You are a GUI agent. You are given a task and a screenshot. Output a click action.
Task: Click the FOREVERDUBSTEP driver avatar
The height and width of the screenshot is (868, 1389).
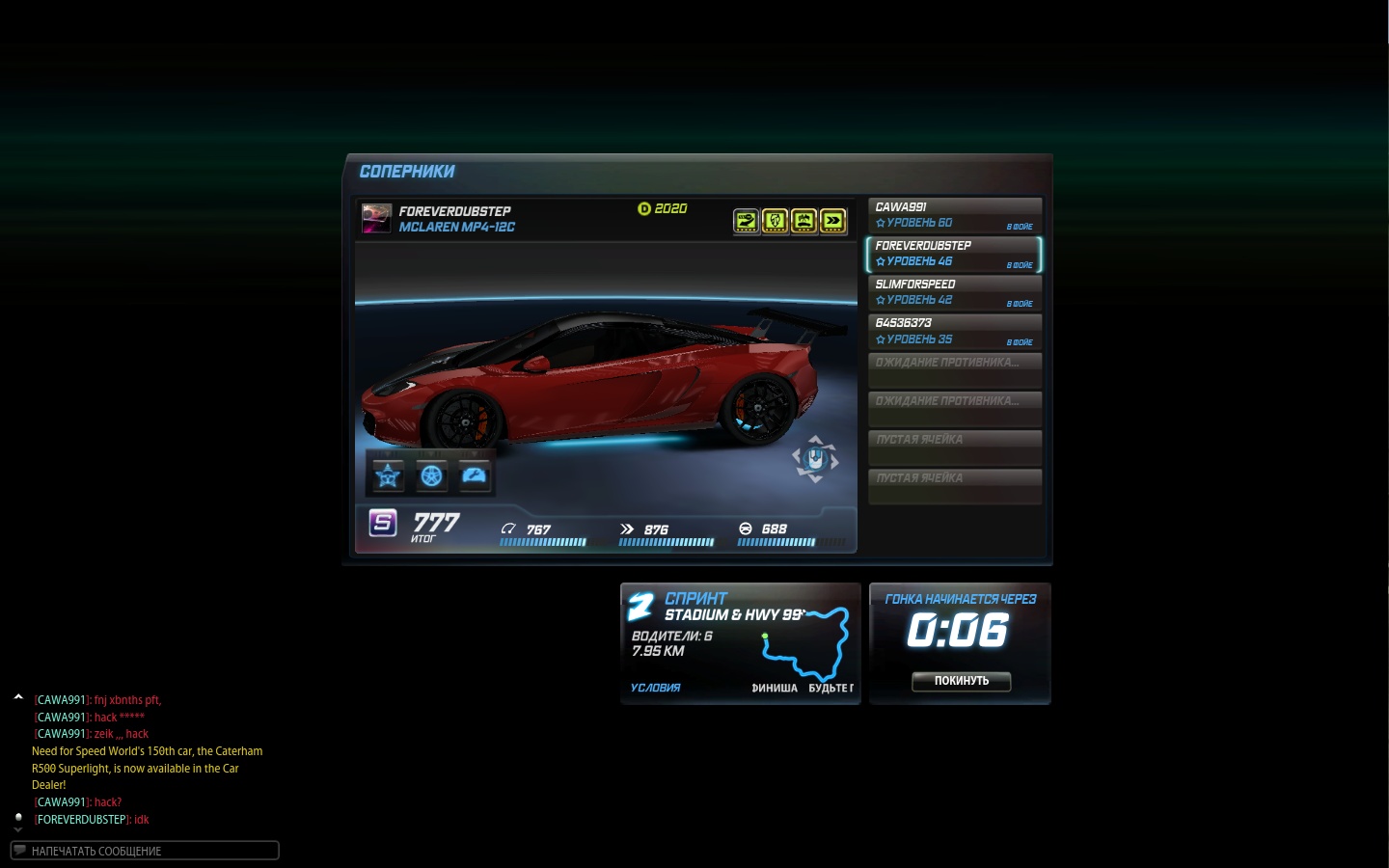coord(376,218)
